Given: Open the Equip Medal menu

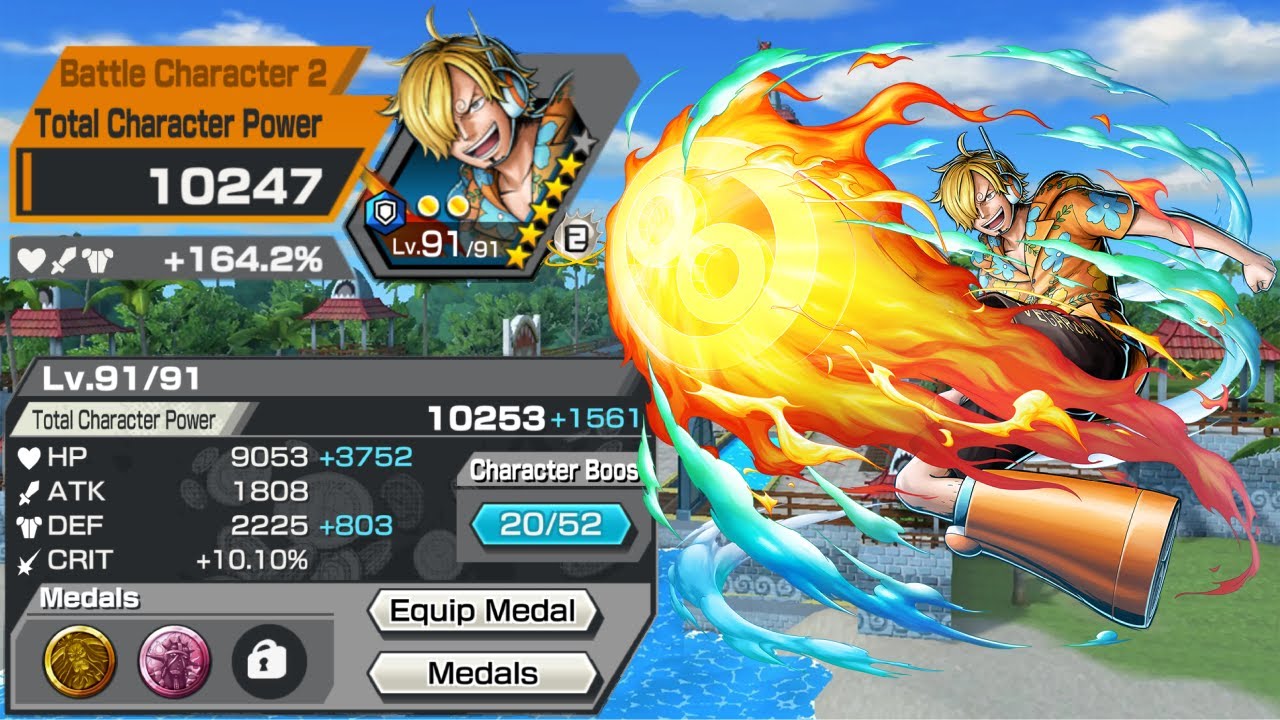Looking at the screenshot, I should coord(483,612).
